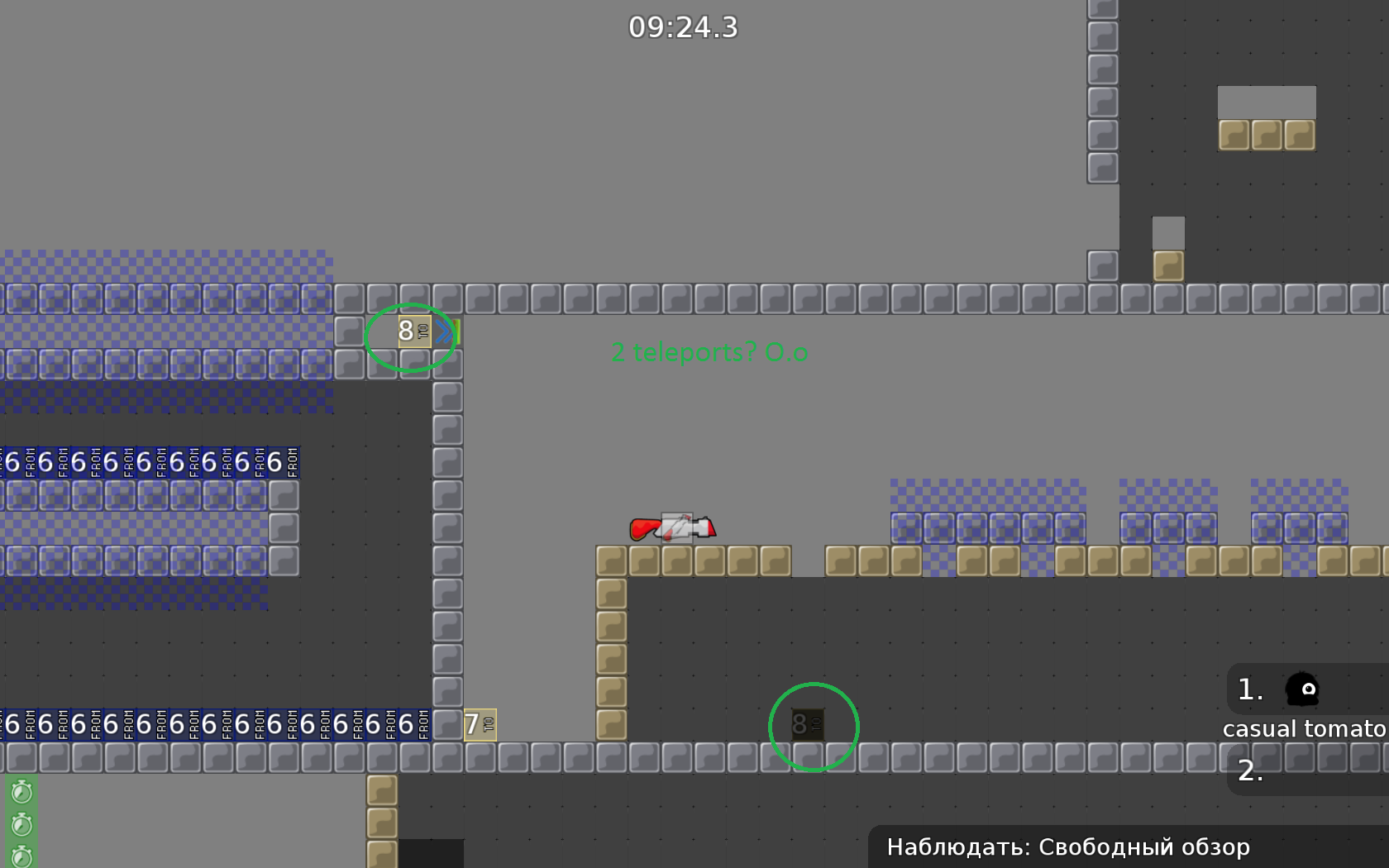The height and width of the screenshot is (868, 1389).
Task: Click the bottom stopwatch icon near screen bottom
Action: [21, 856]
